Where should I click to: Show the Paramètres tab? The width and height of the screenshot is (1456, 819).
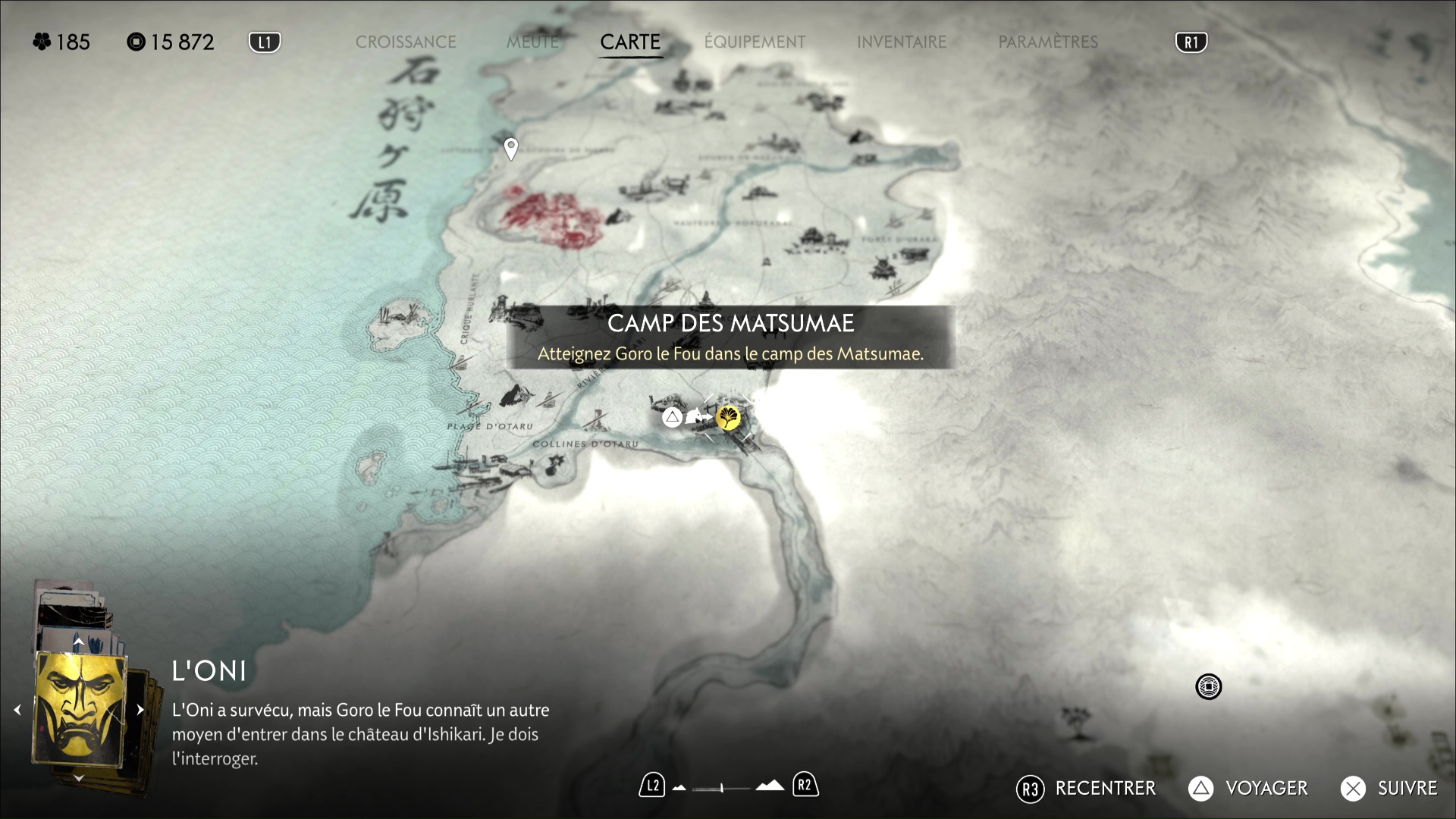pyautogui.click(x=1048, y=42)
